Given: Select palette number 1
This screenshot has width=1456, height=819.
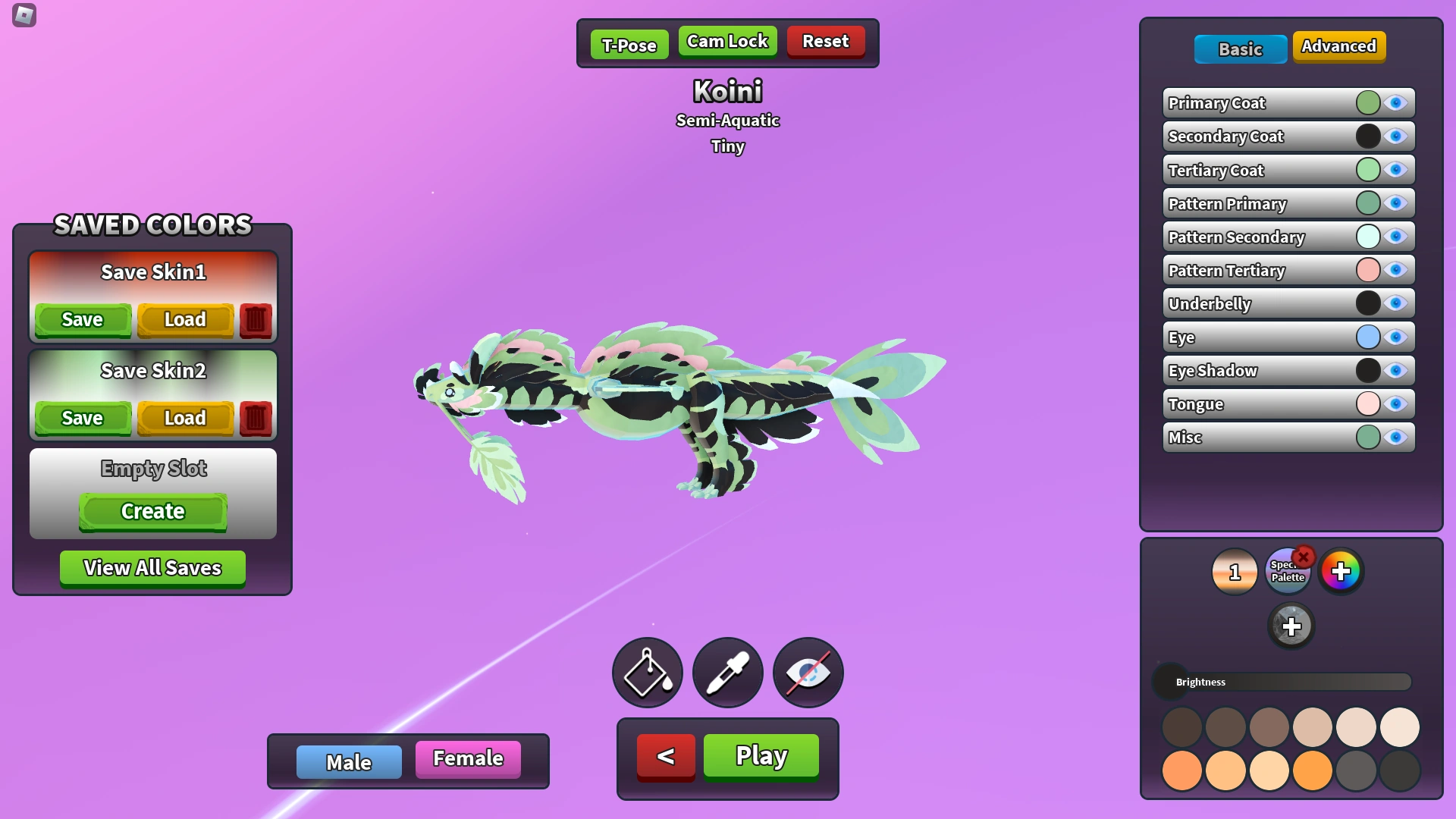Looking at the screenshot, I should (1235, 572).
